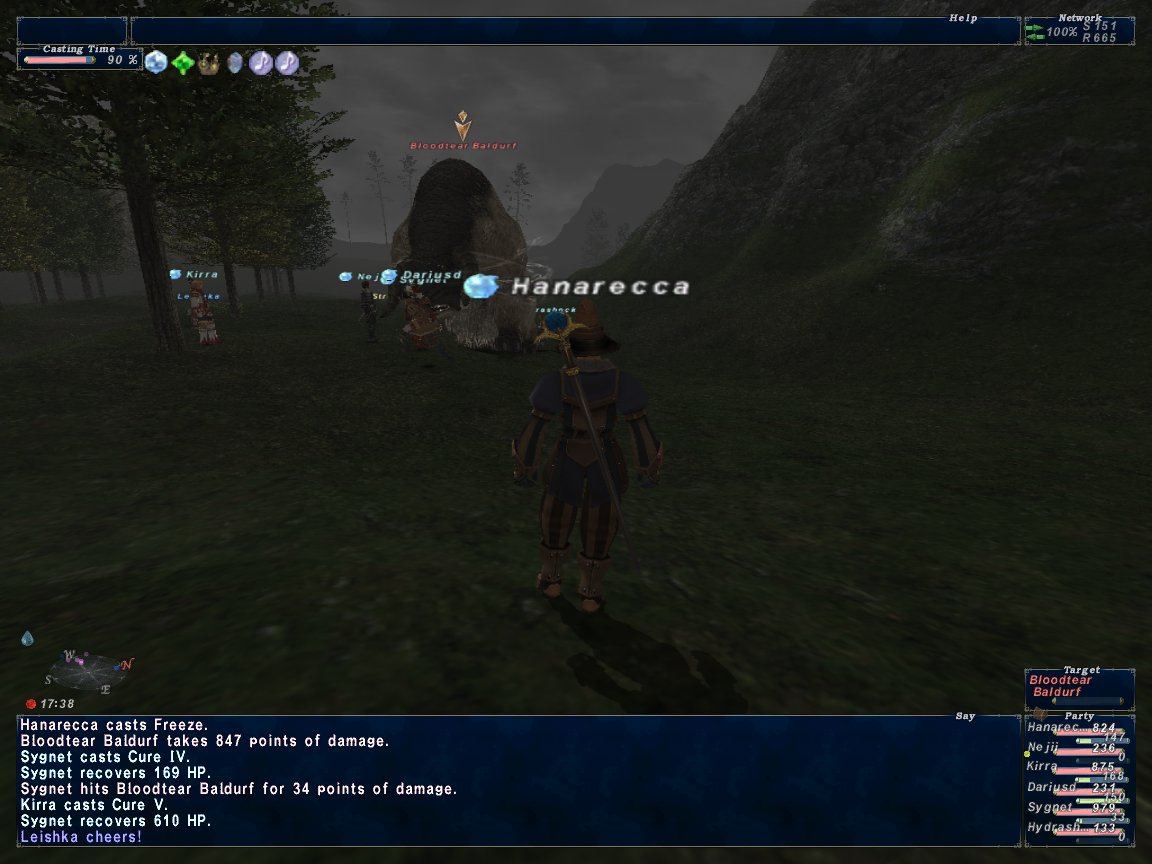Click the Help bar at top

[574, 30]
